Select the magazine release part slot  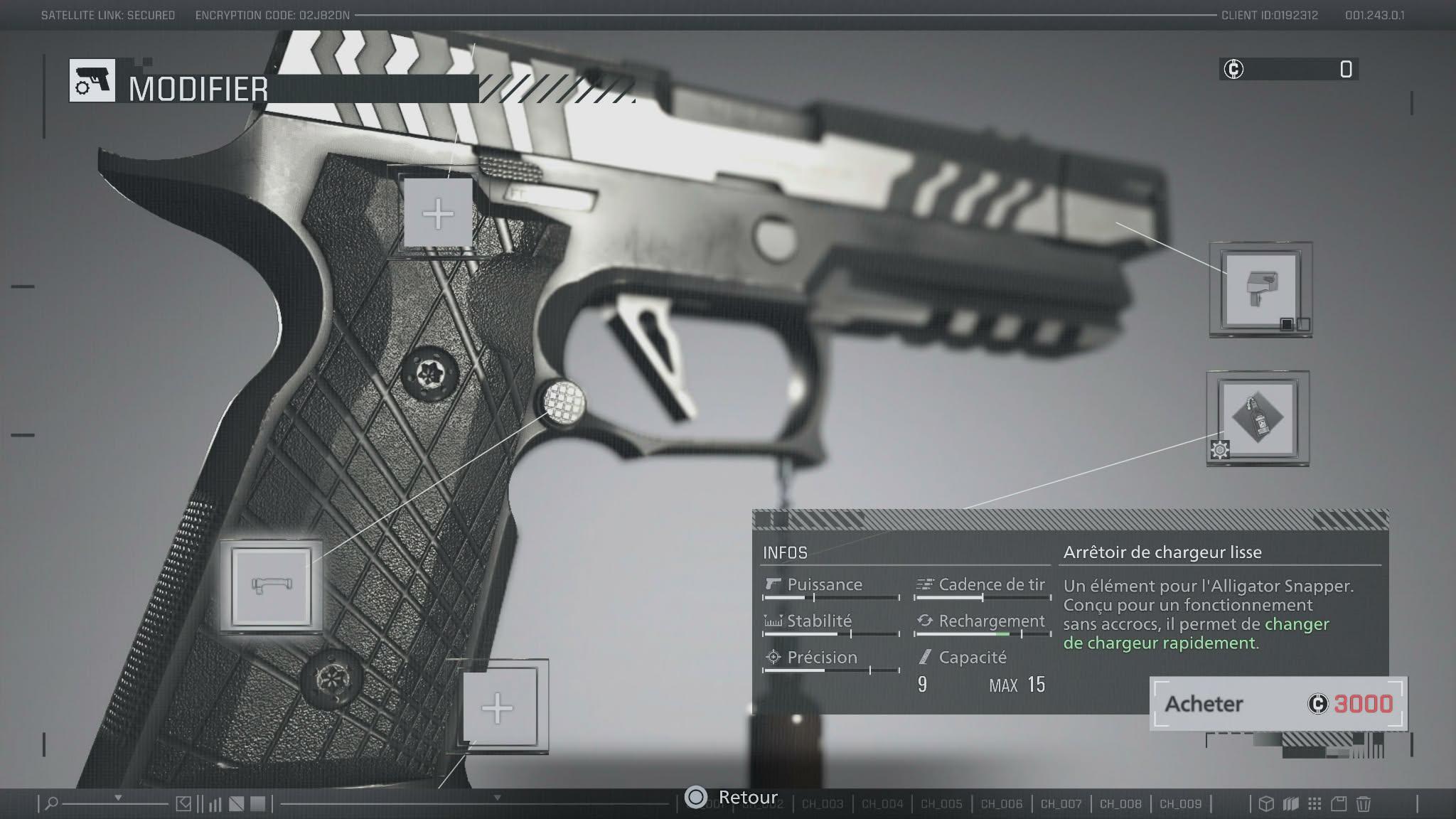tap(271, 586)
